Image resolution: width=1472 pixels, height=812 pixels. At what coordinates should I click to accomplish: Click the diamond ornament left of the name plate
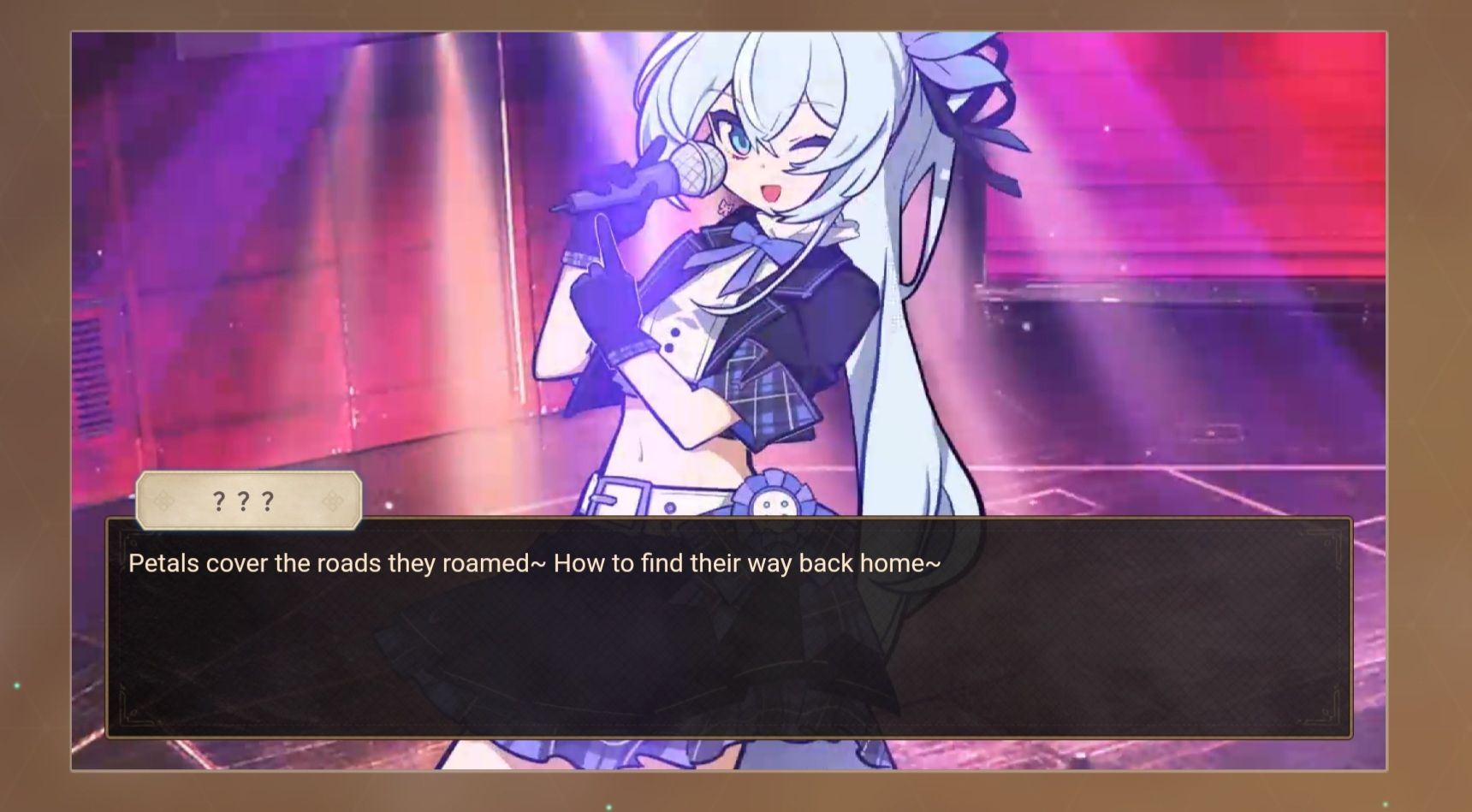[x=163, y=501]
